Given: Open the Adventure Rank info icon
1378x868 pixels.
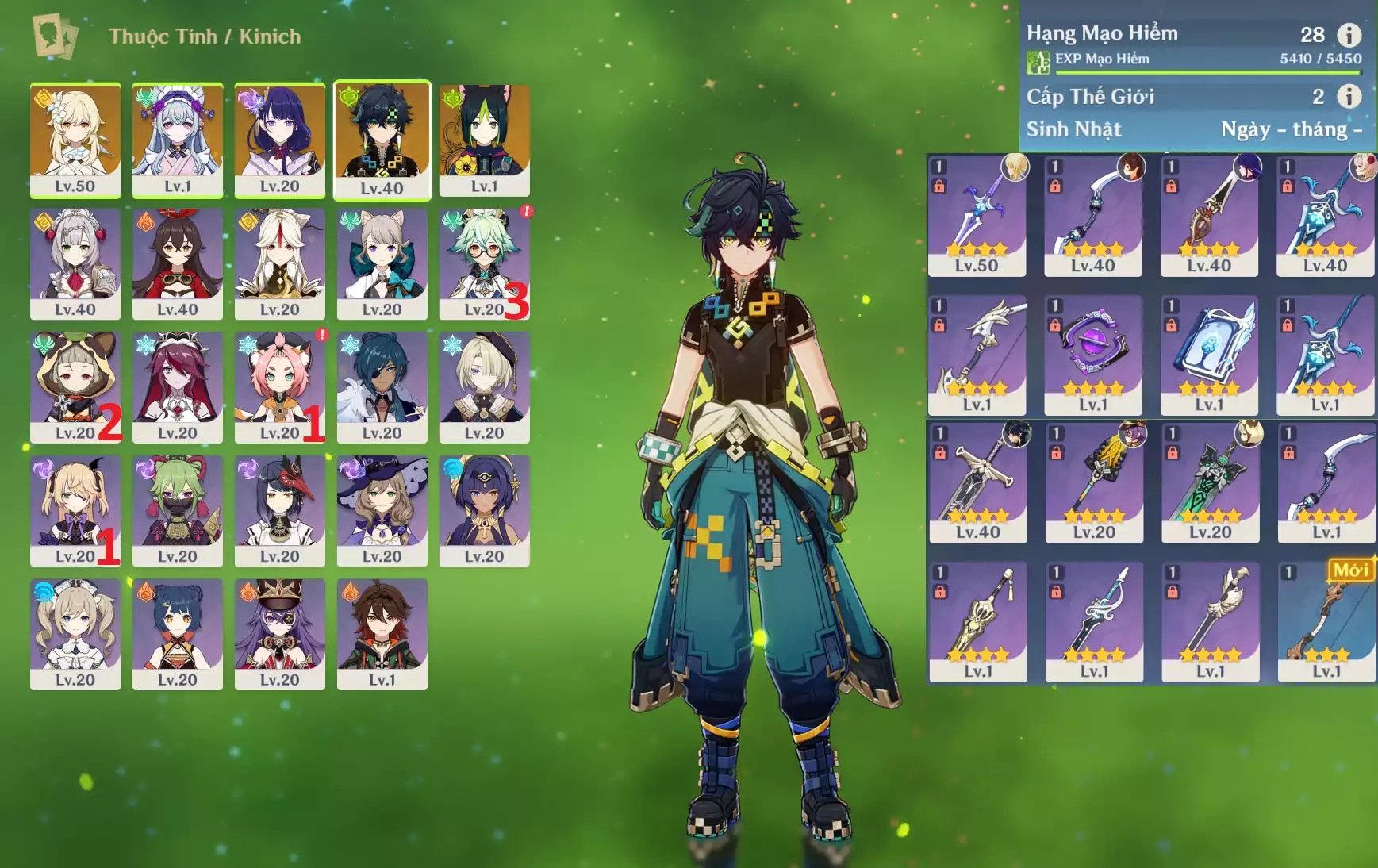Looking at the screenshot, I should coord(1349,35).
